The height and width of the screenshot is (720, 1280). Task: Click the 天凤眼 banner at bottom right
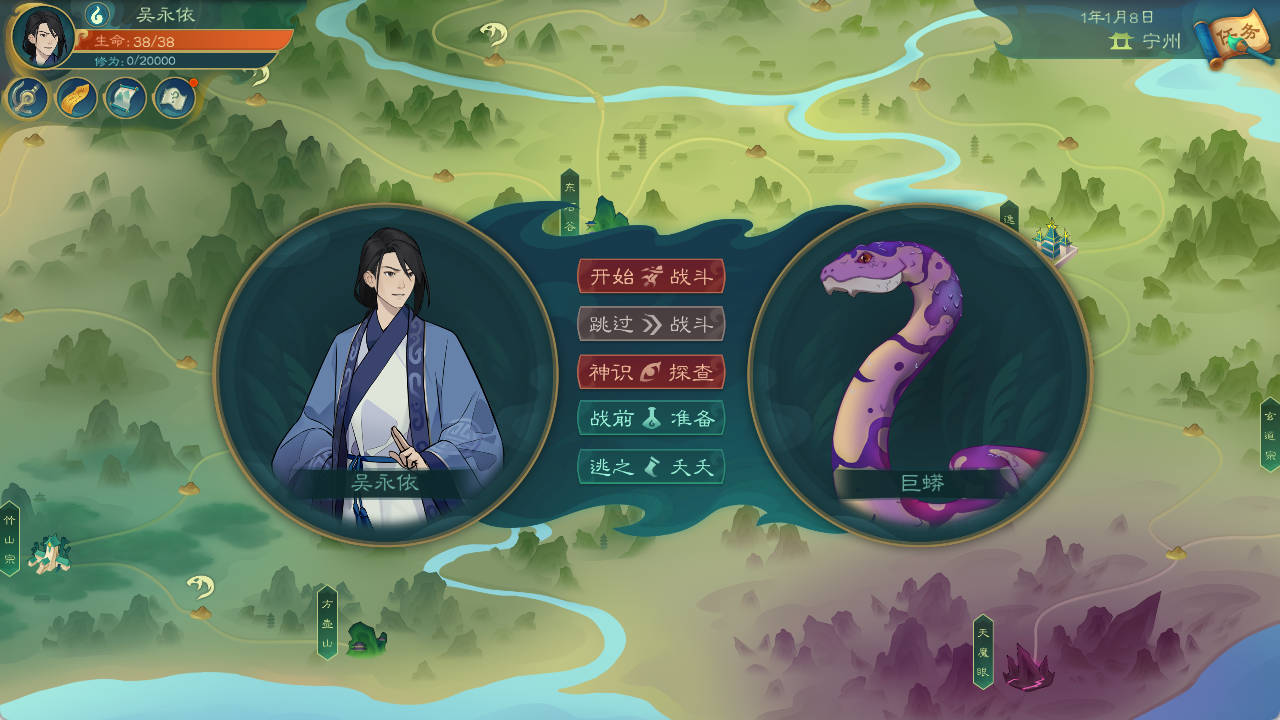tap(984, 650)
